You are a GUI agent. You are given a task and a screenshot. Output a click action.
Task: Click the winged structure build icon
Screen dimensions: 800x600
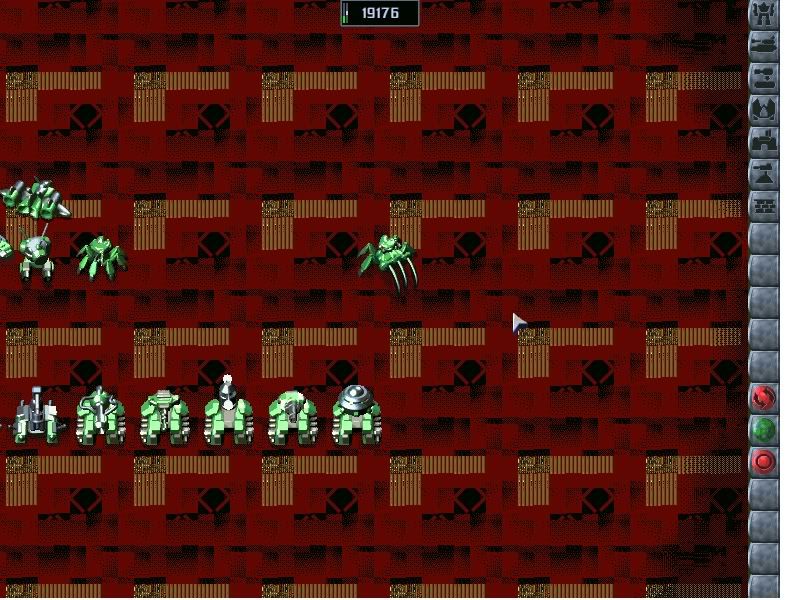(x=764, y=109)
